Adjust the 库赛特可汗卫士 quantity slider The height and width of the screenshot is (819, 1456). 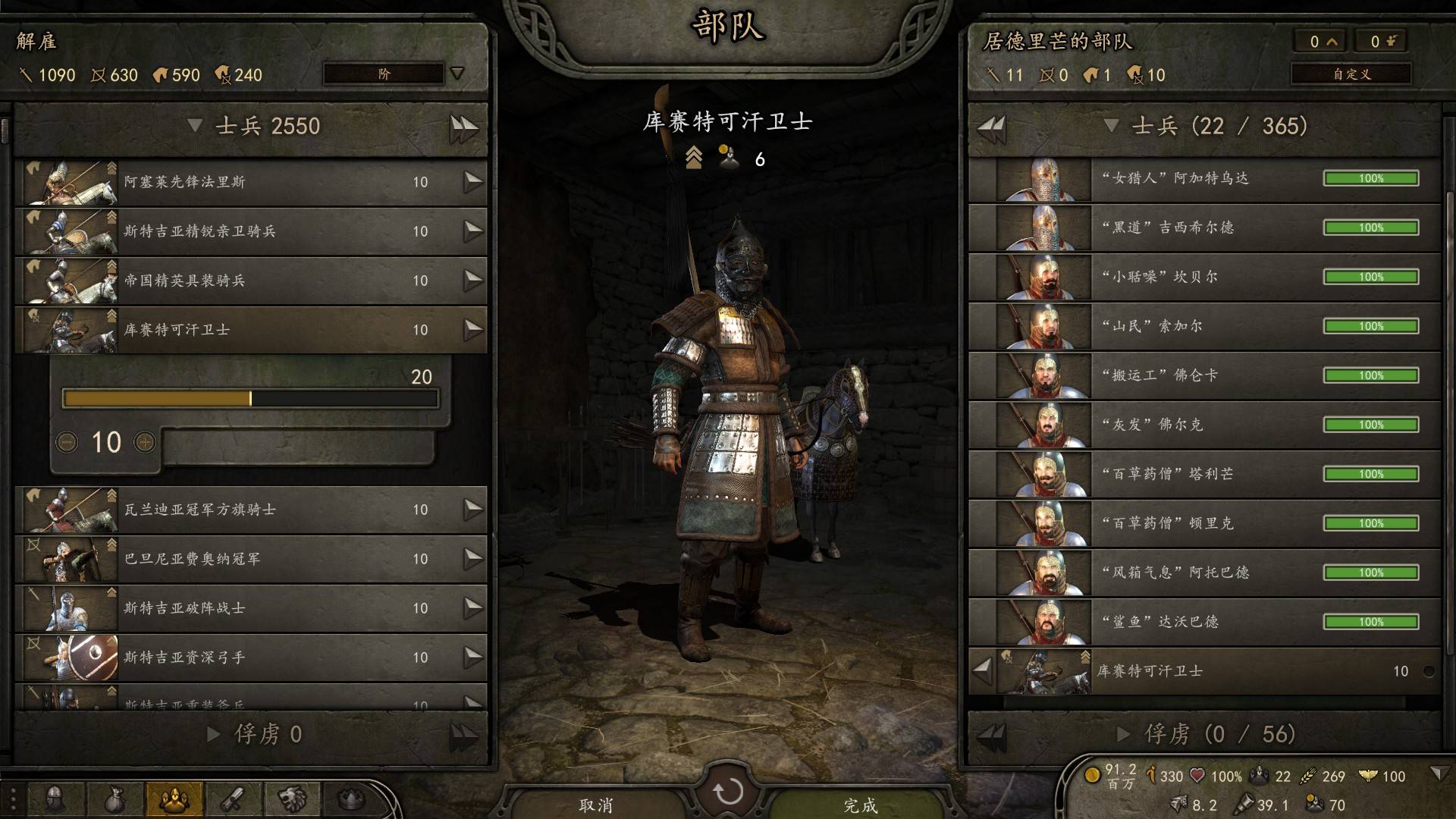250,398
